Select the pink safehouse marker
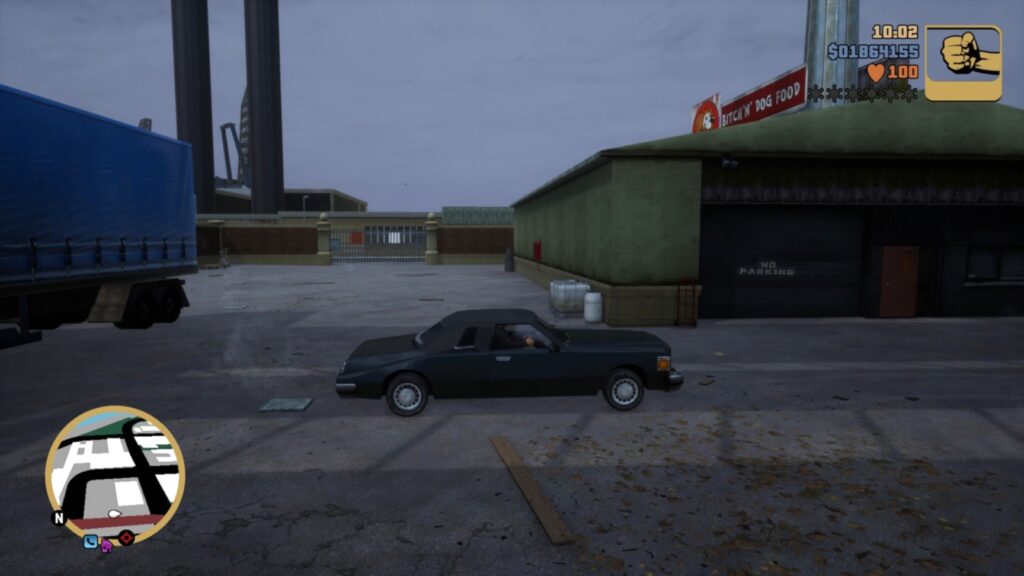 [107, 545]
